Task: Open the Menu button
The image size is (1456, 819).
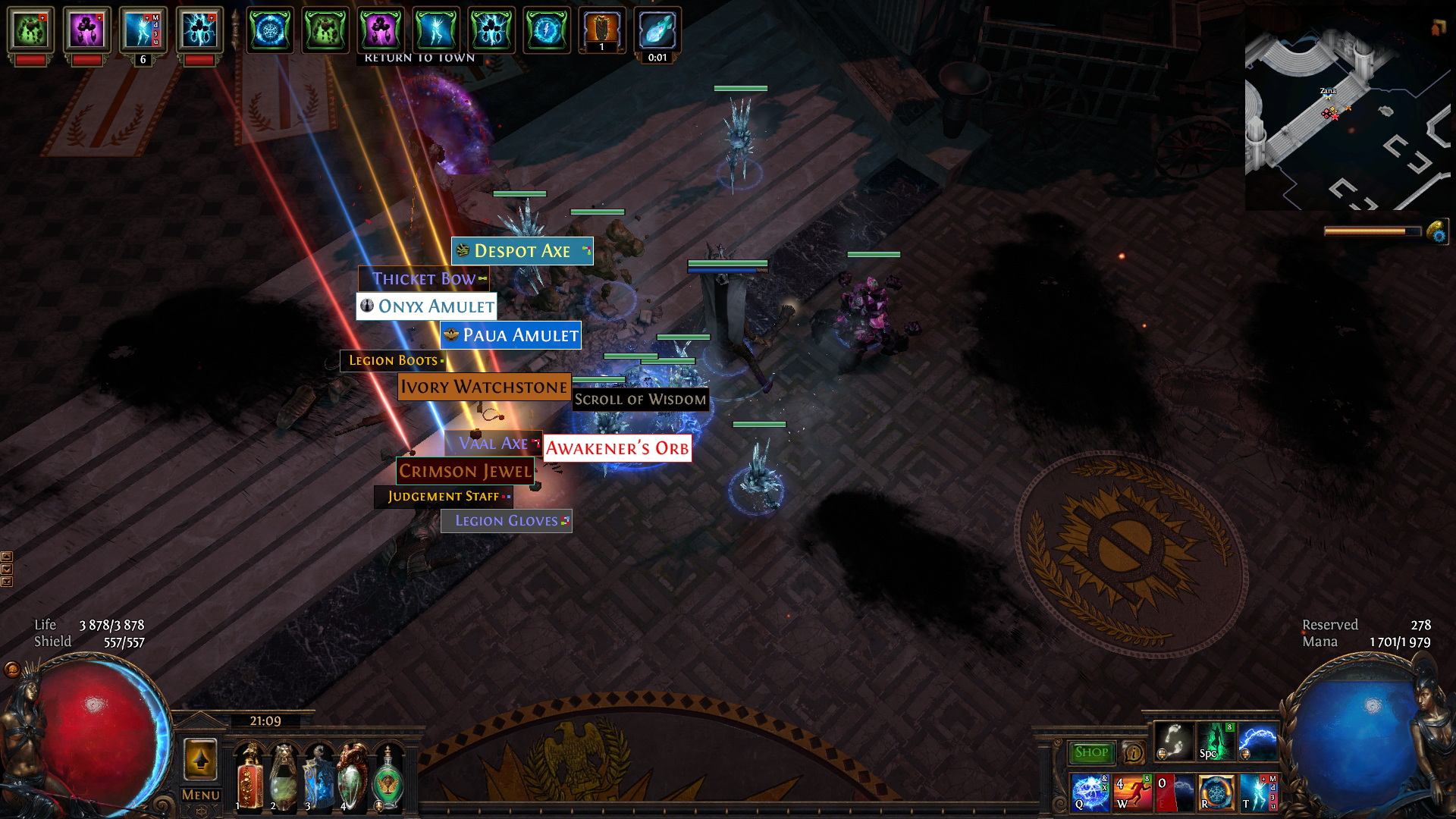Action: [x=201, y=795]
